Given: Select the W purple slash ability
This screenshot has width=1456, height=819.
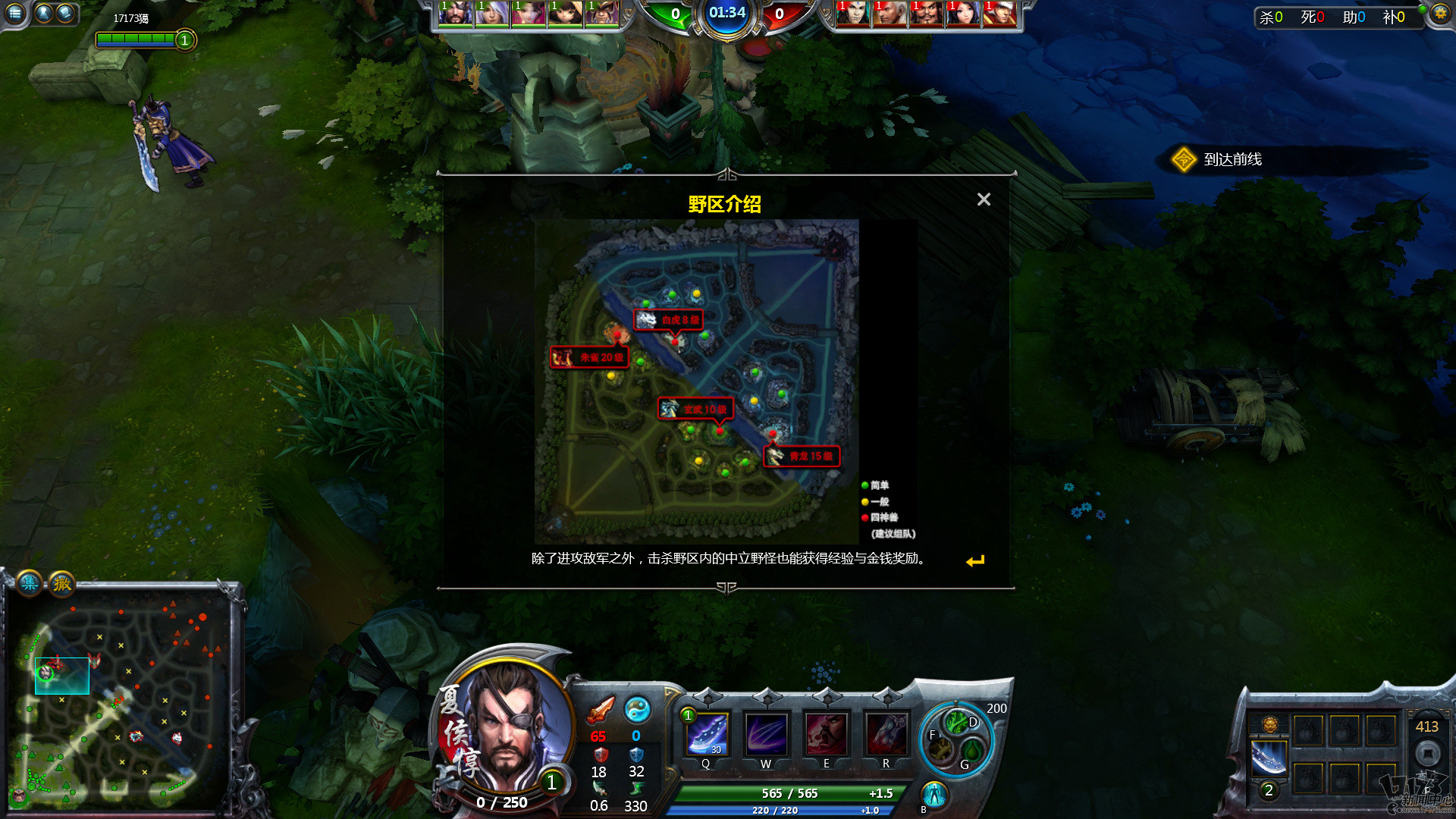Looking at the screenshot, I should (766, 734).
